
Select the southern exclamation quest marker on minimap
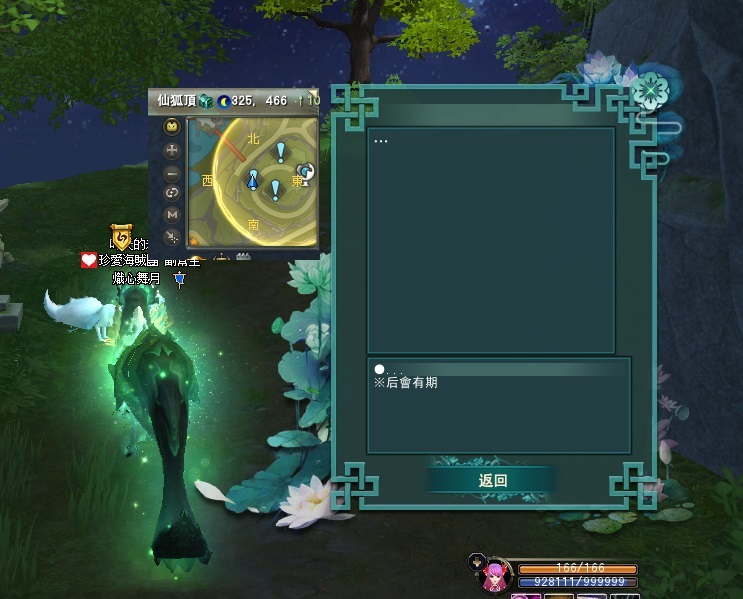click(x=275, y=190)
